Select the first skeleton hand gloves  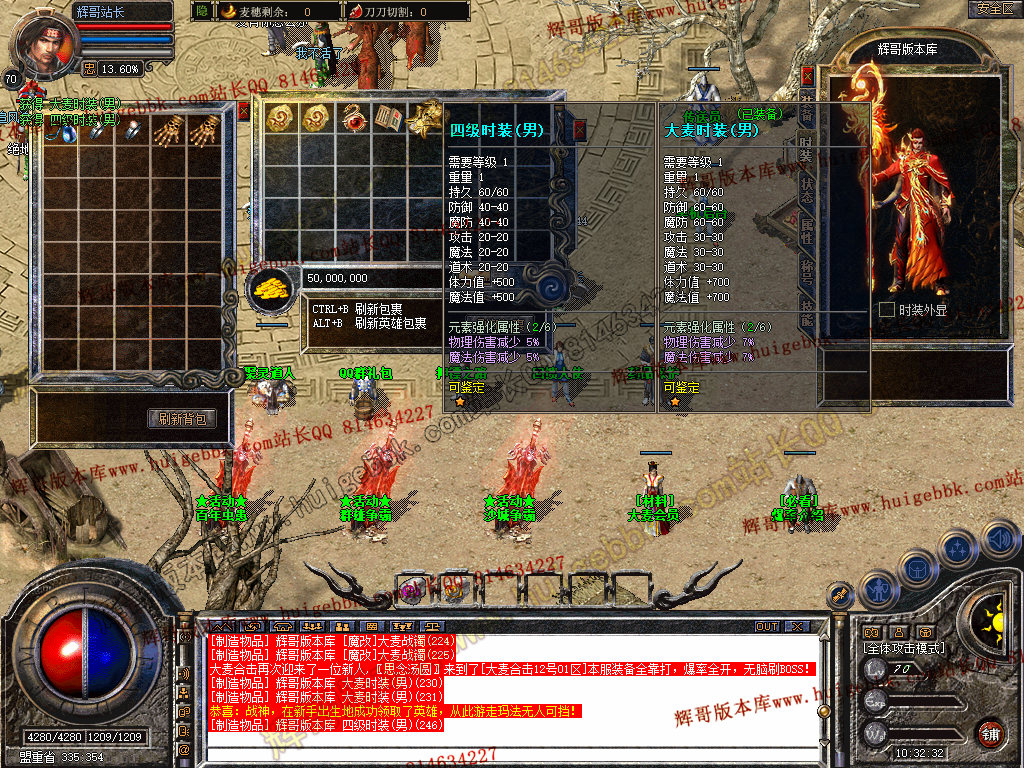(170, 128)
